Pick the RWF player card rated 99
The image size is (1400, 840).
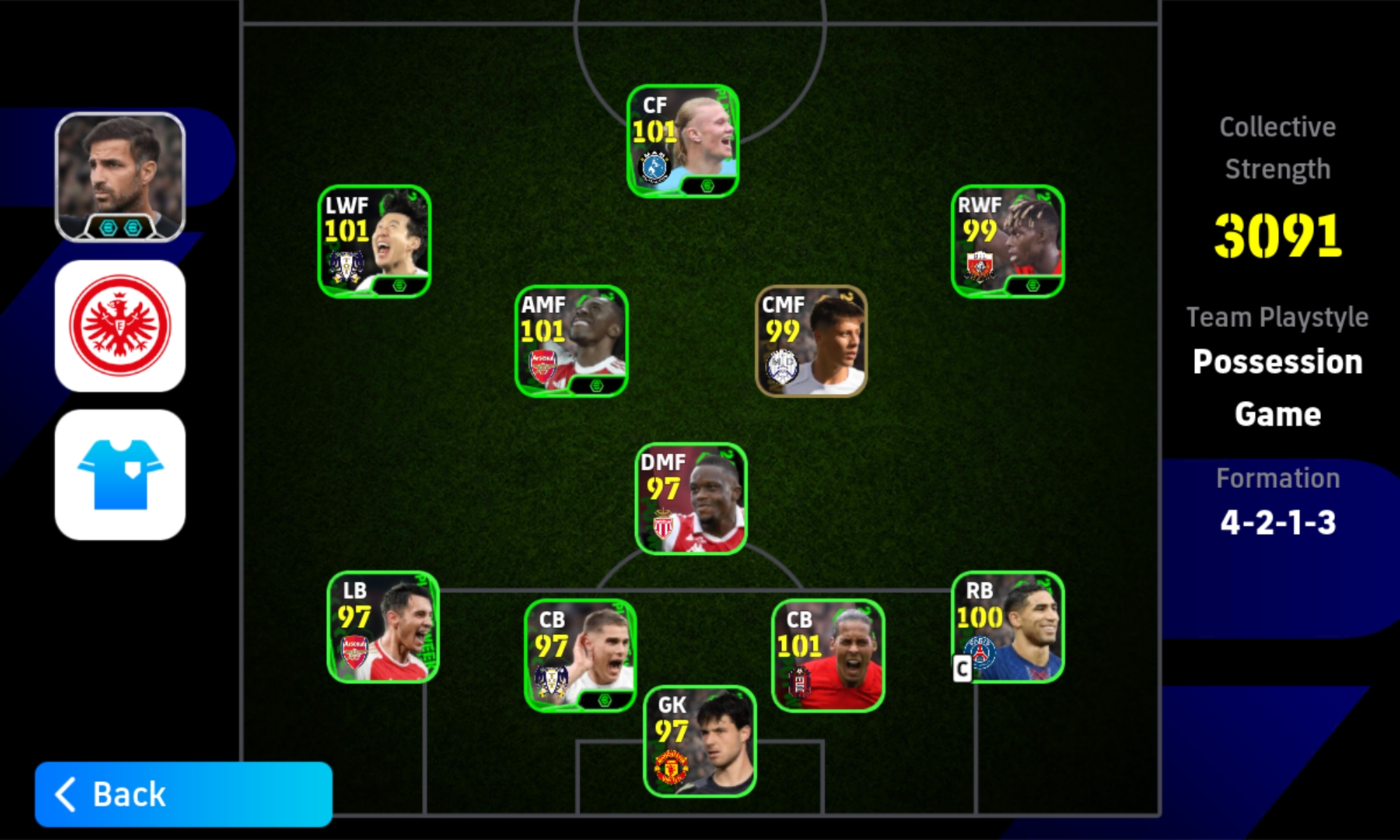tap(1007, 241)
